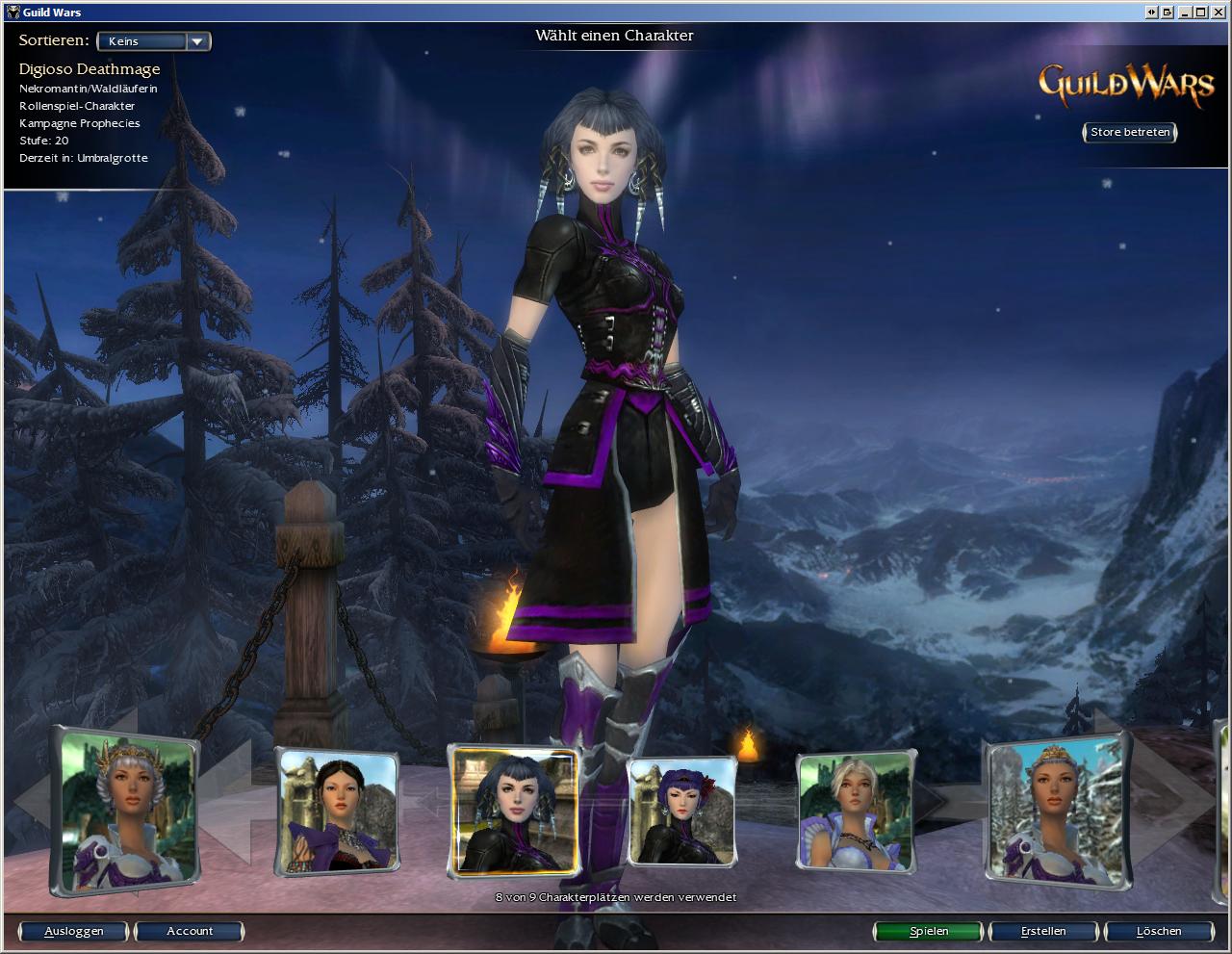The height and width of the screenshot is (954, 1232).
Task: Choose the short blonde-haired character portrait
Action: pyautogui.click(x=855, y=812)
